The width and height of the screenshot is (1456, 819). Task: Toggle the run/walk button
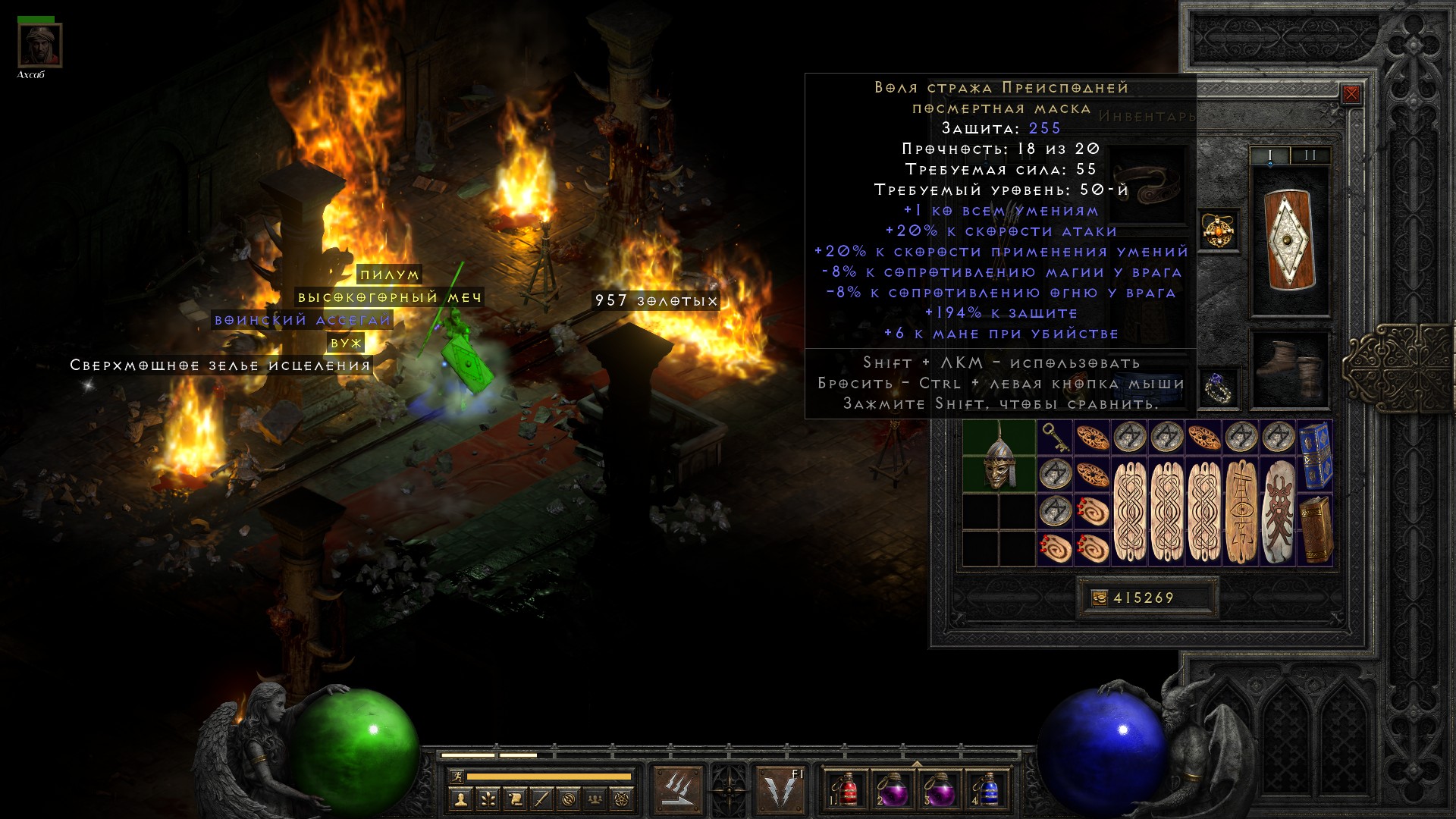coord(457,776)
